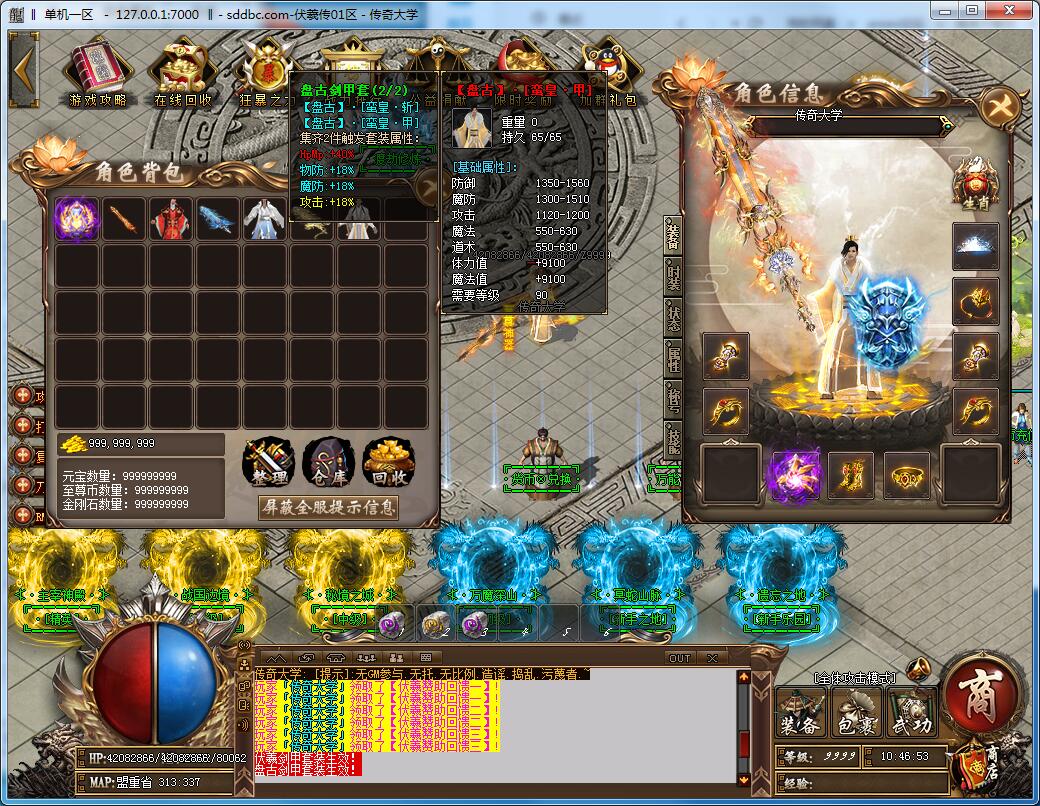The width and height of the screenshot is (1040, 806).
Task: Open the 武功 skills button
Action: [911, 711]
